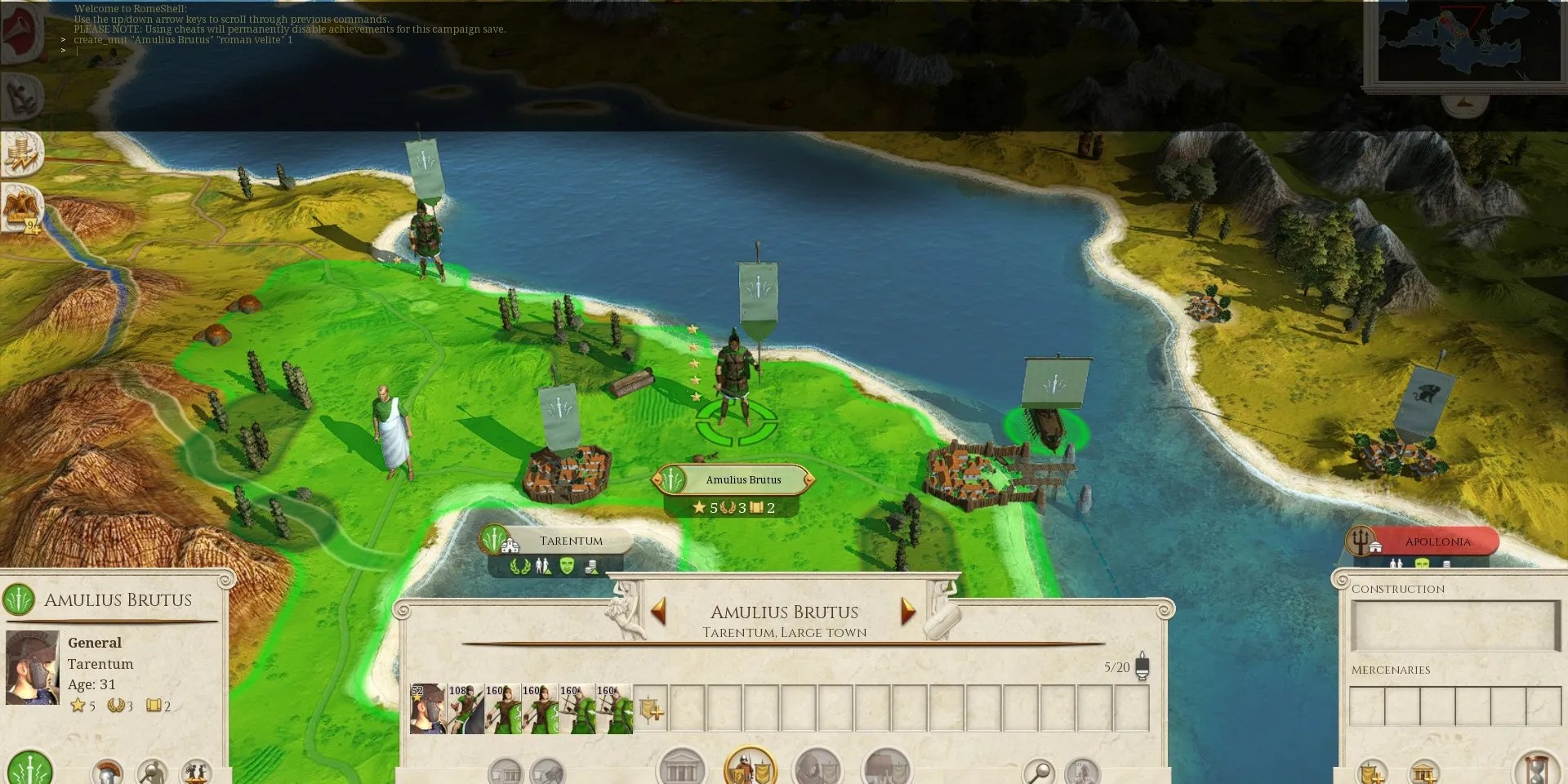Viewport: 1568px width, 784px height.
Task: Select the Amulius Brutus army nameplate
Action: click(x=742, y=479)
